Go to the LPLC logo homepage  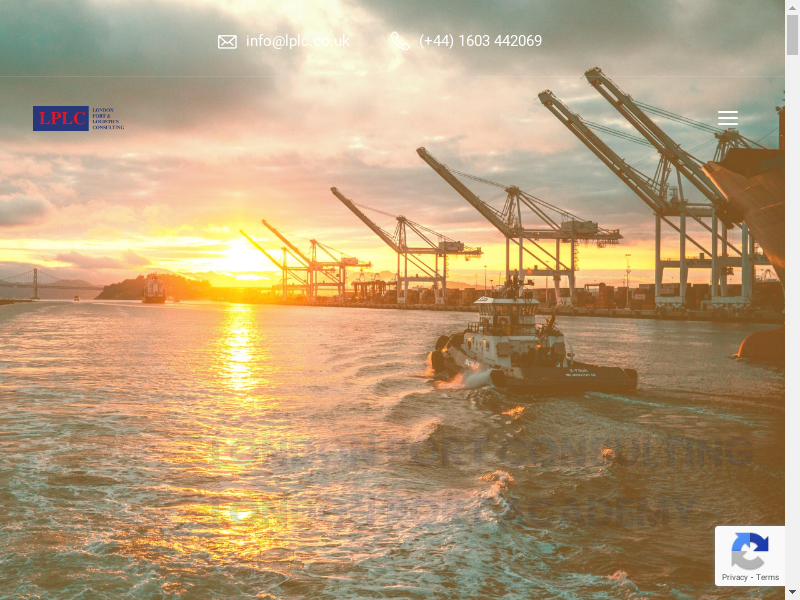coord(78,119)
